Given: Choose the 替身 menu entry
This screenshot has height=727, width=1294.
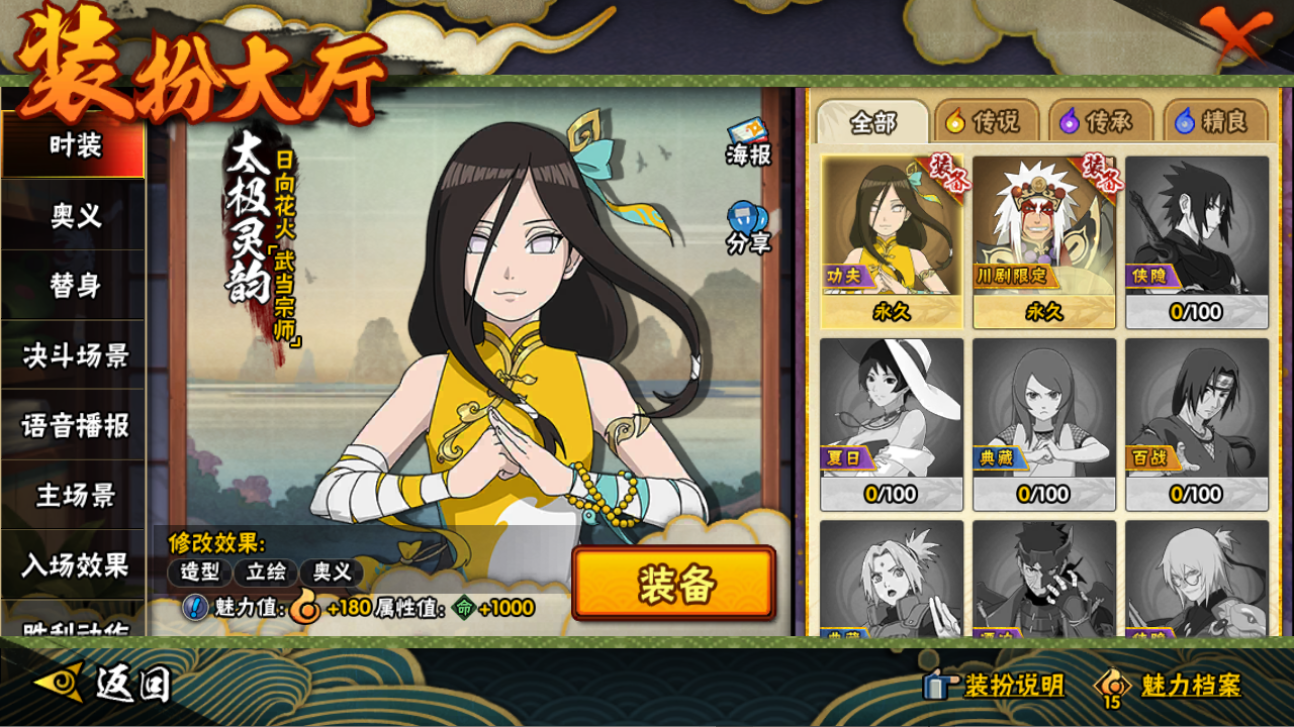Looking at the screenshot, I should [74, 286].
